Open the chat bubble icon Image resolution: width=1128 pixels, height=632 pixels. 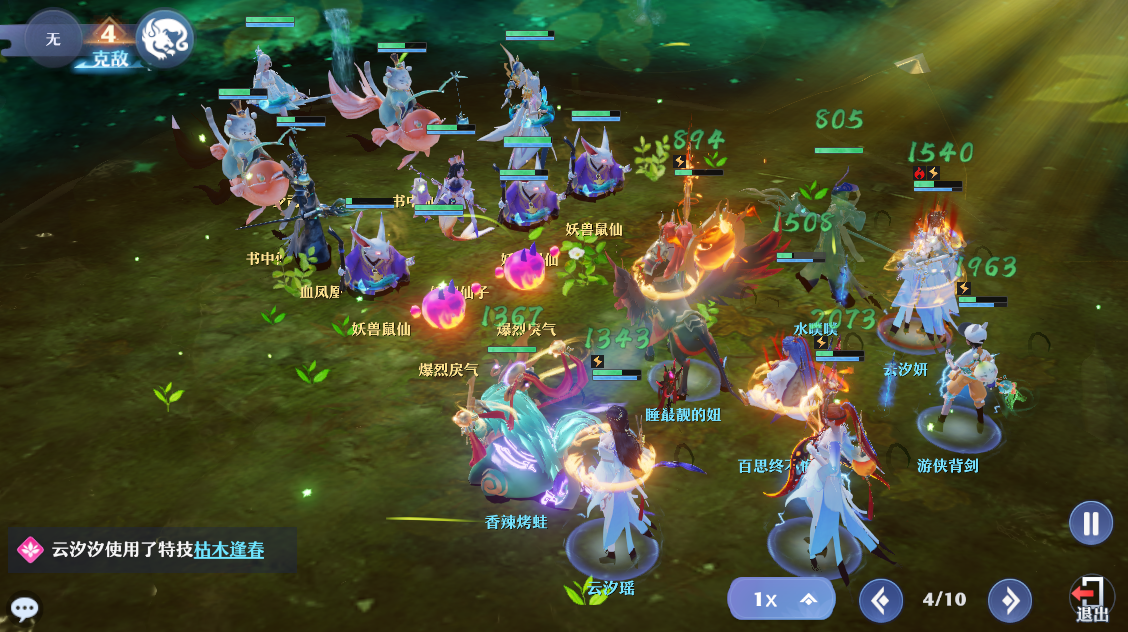pos(24,608)
